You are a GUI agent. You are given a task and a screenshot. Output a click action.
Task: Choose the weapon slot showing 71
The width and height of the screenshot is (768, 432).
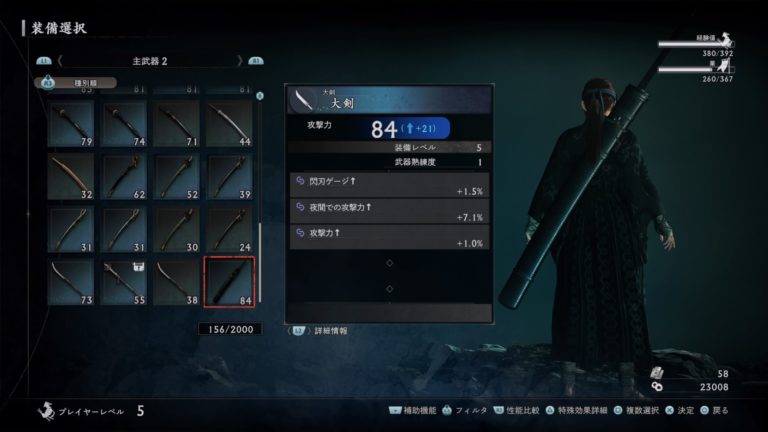(x=176, y=124)
